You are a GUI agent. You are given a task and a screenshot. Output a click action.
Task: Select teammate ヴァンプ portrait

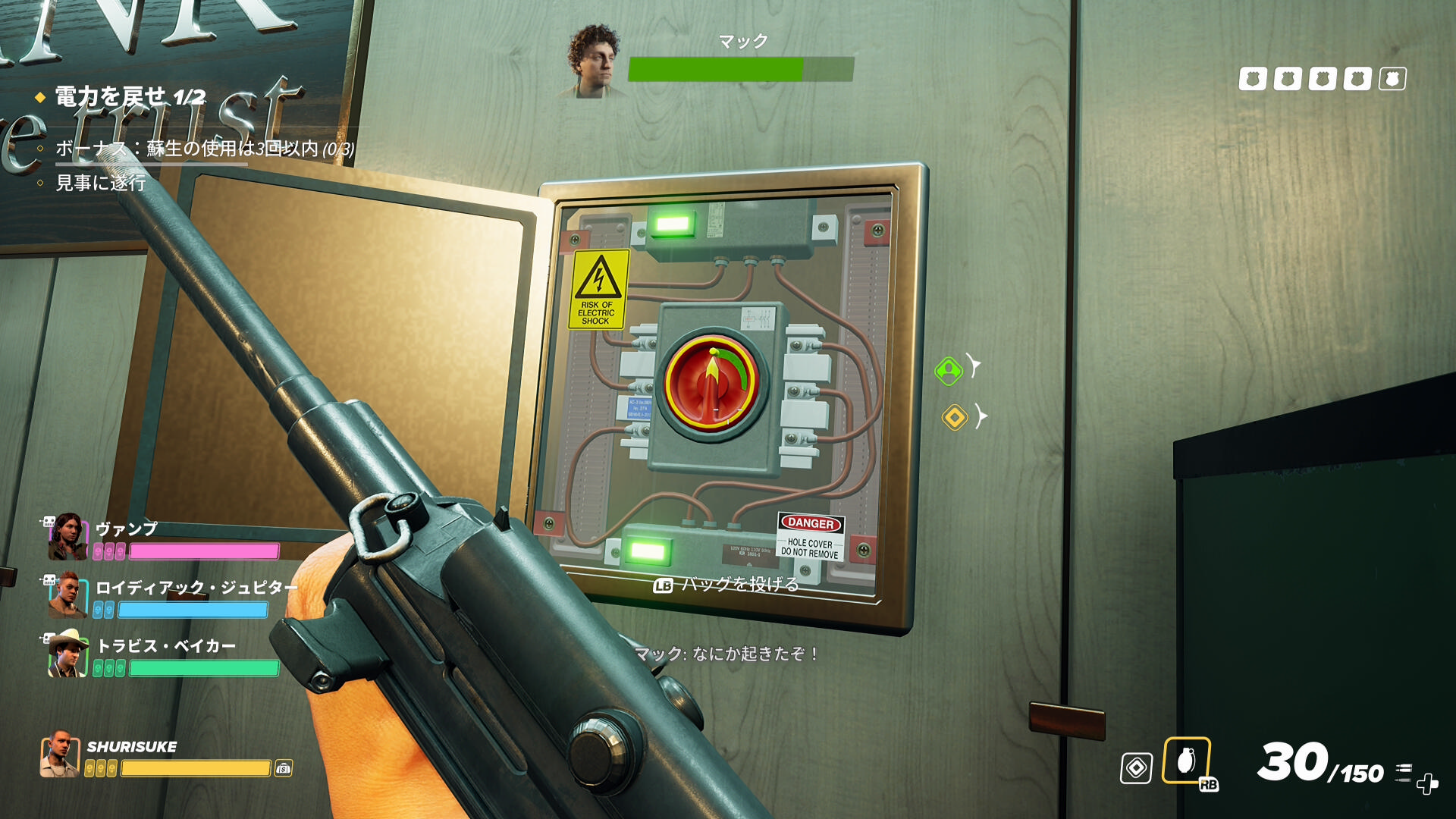(x=67, y=537)
